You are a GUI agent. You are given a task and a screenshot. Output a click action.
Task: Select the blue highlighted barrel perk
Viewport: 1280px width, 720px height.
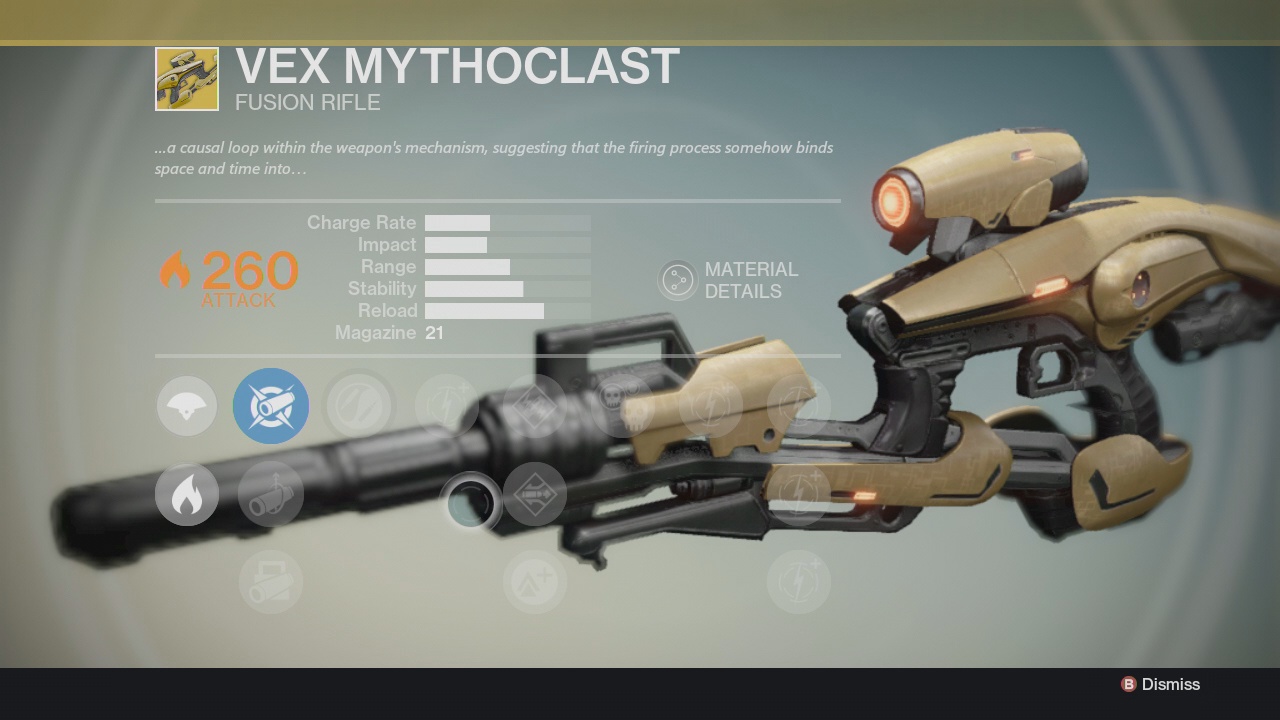pos(271,406)
